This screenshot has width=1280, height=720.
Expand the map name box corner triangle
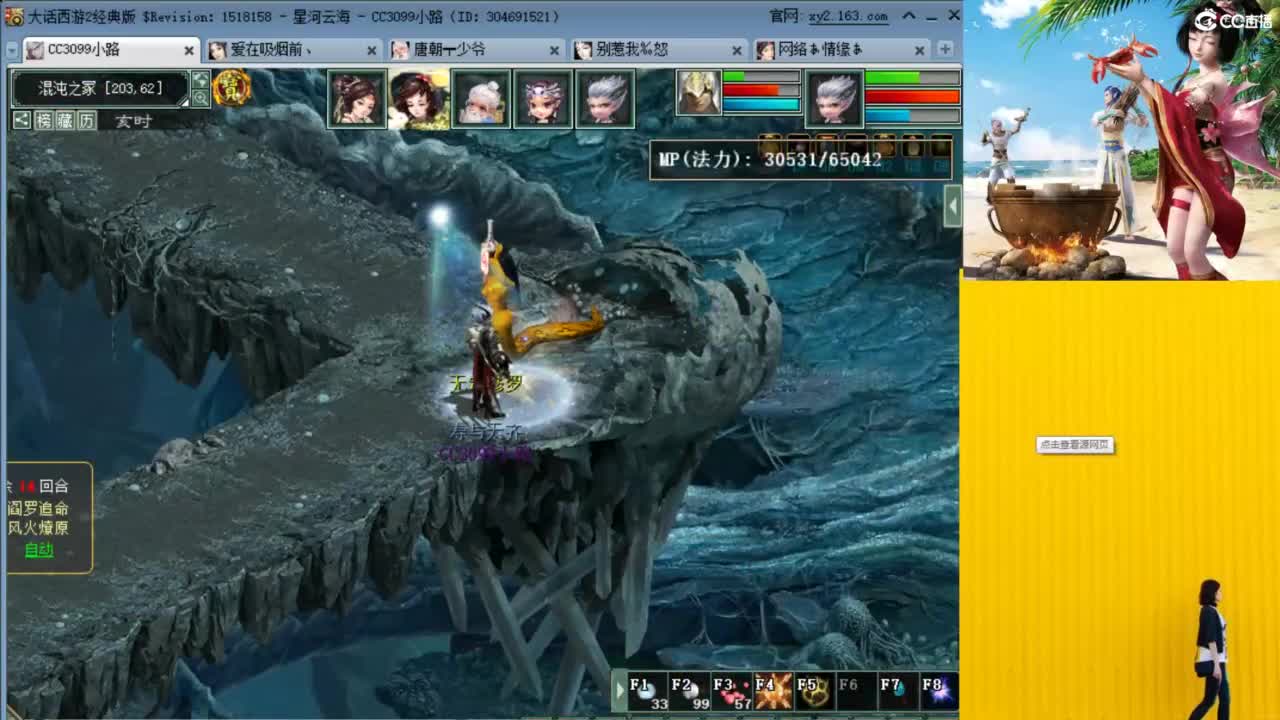(183, 102)
